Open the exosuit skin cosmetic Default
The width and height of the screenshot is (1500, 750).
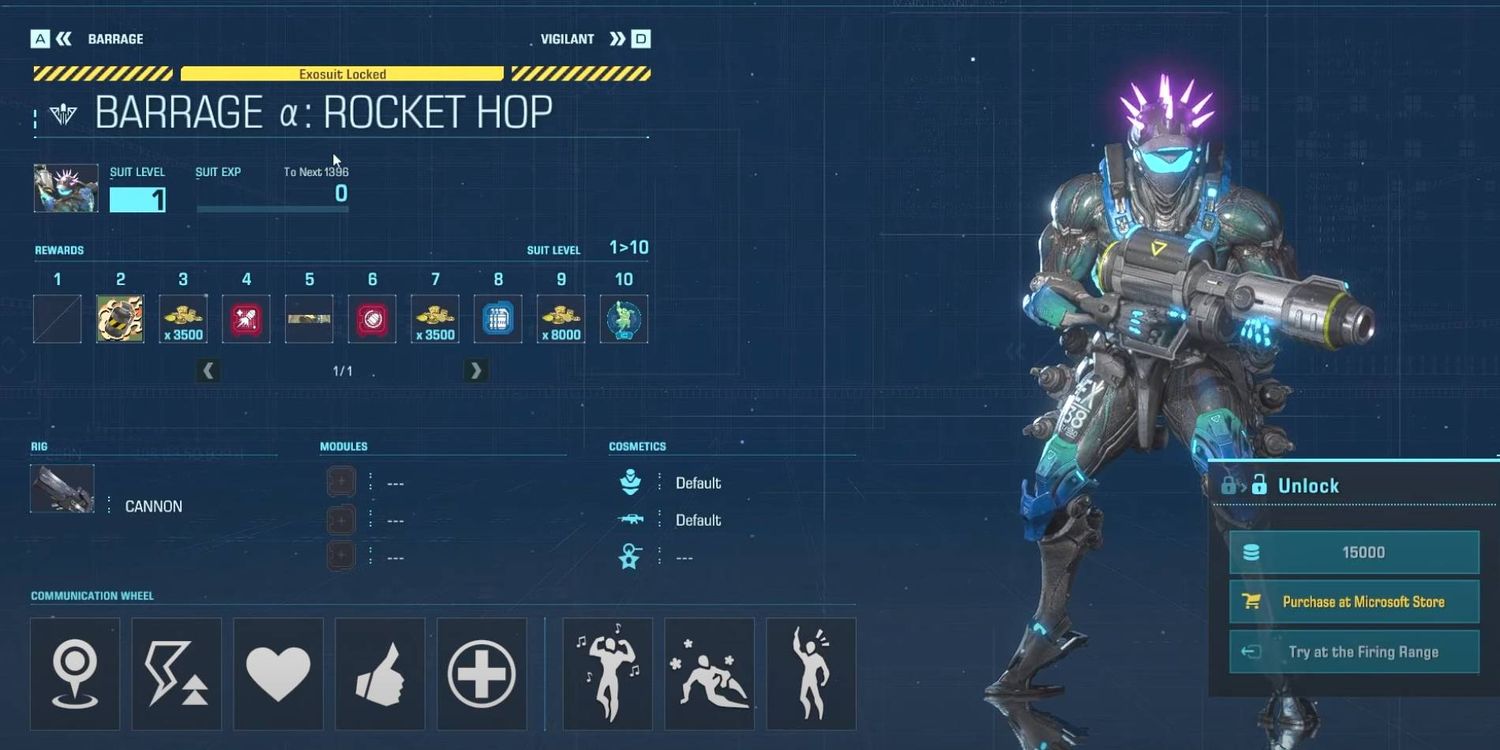click(697, 483)
